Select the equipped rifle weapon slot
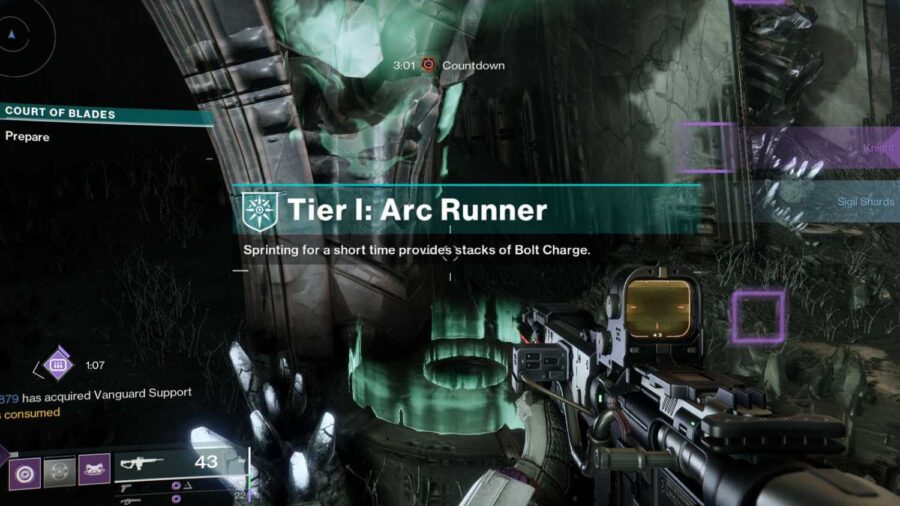The height and width of the screenshot is (506, 900). 180,462
